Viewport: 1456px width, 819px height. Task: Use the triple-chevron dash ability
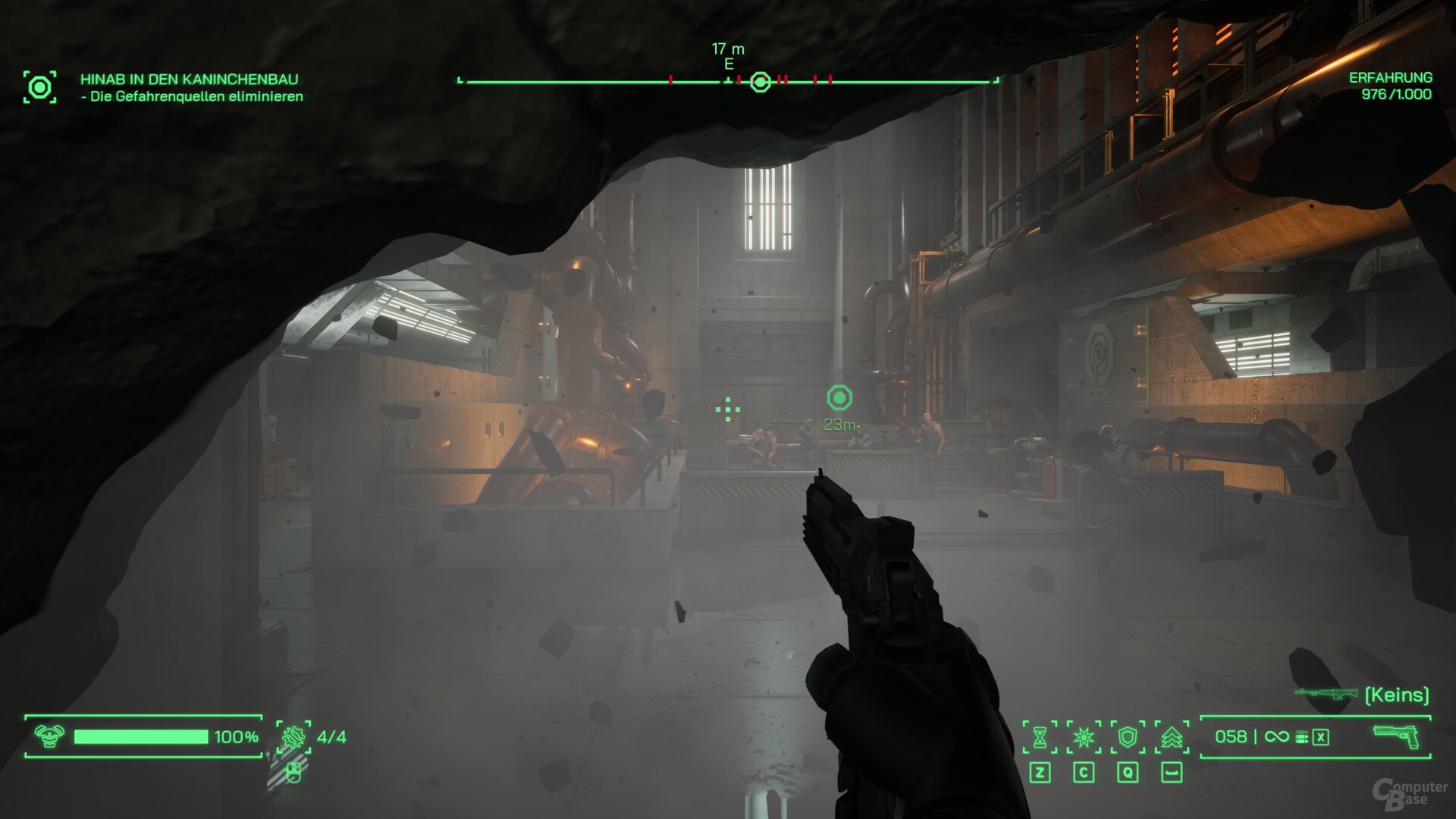1172,736
